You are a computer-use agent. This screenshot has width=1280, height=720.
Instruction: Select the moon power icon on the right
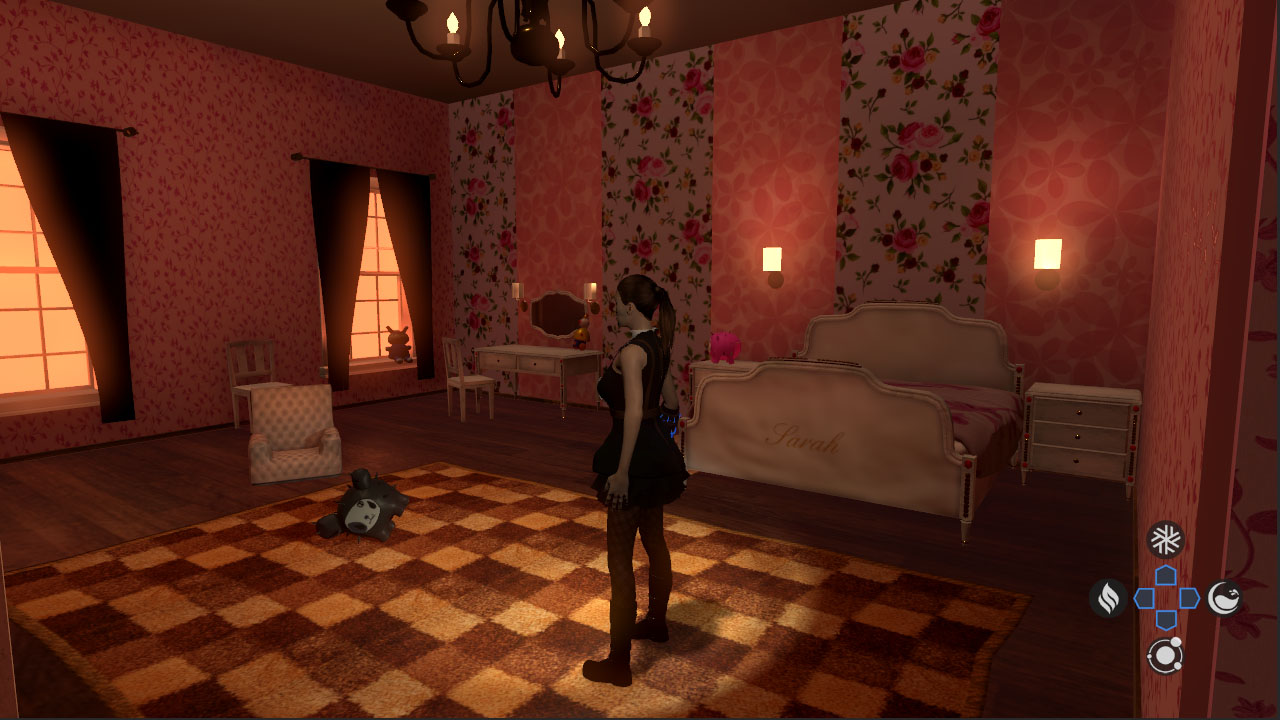pos(1225,595)
